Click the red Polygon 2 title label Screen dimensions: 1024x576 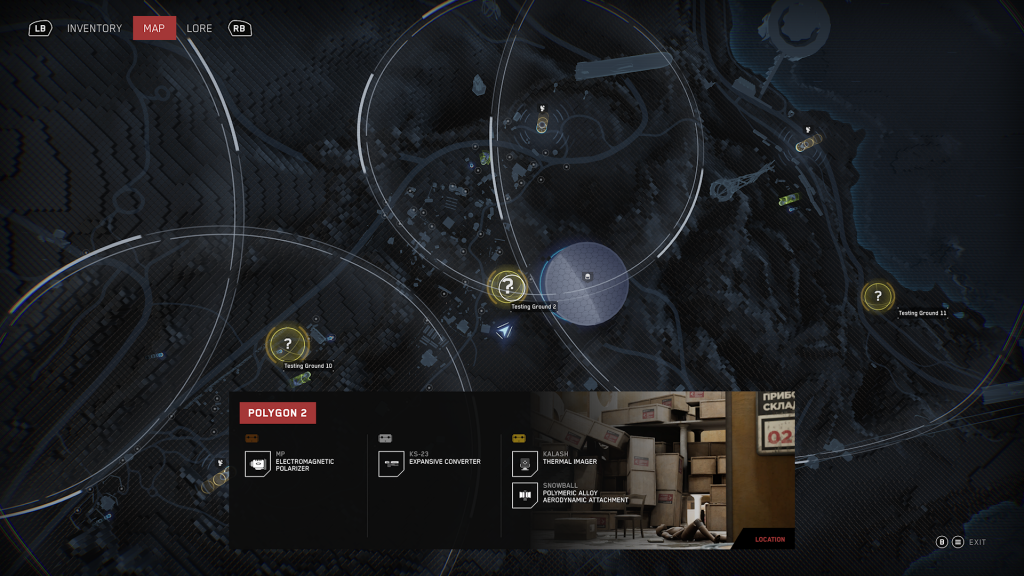coord(277,412)
